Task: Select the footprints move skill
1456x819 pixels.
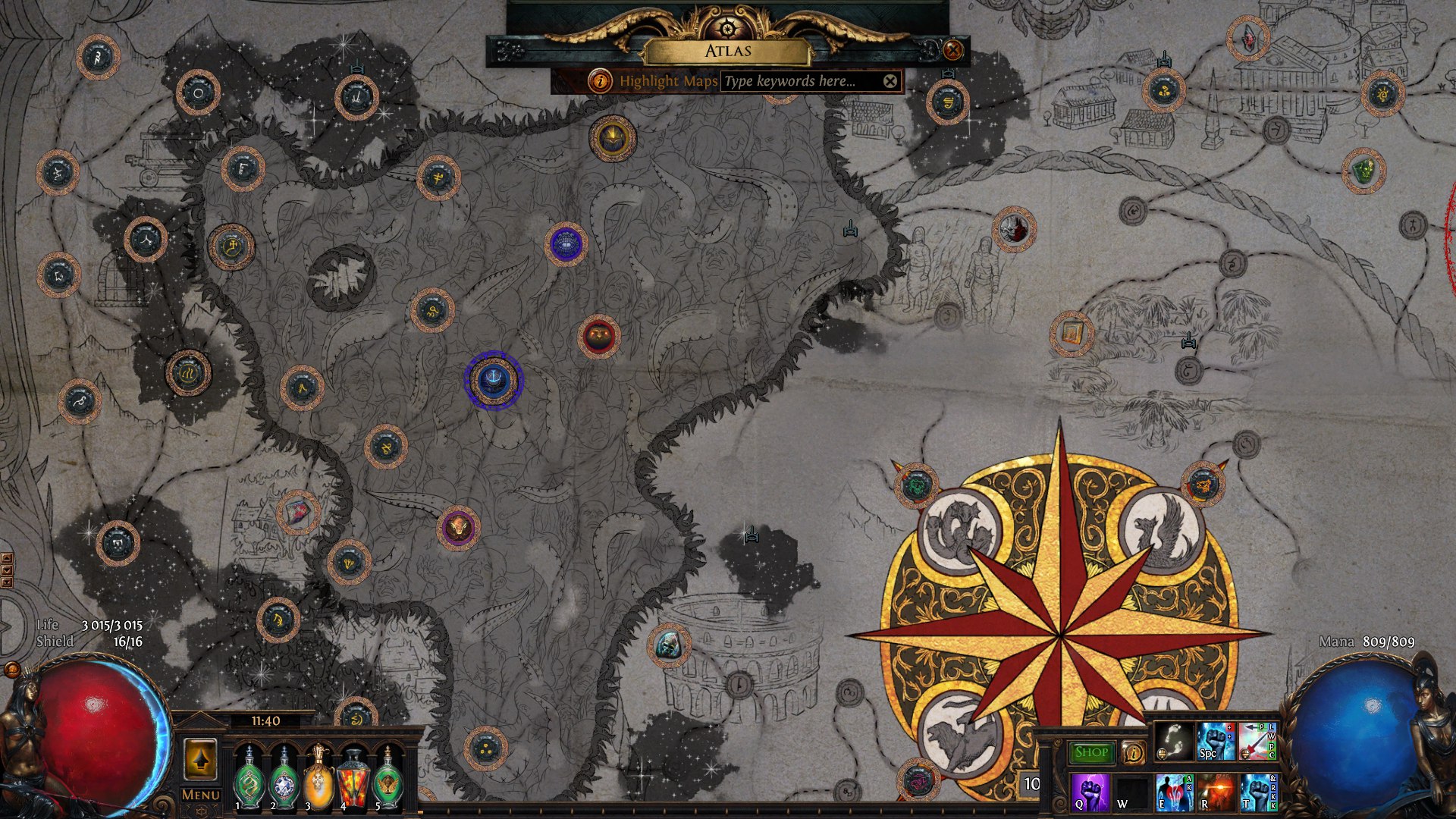Action: click(1173, 741)
